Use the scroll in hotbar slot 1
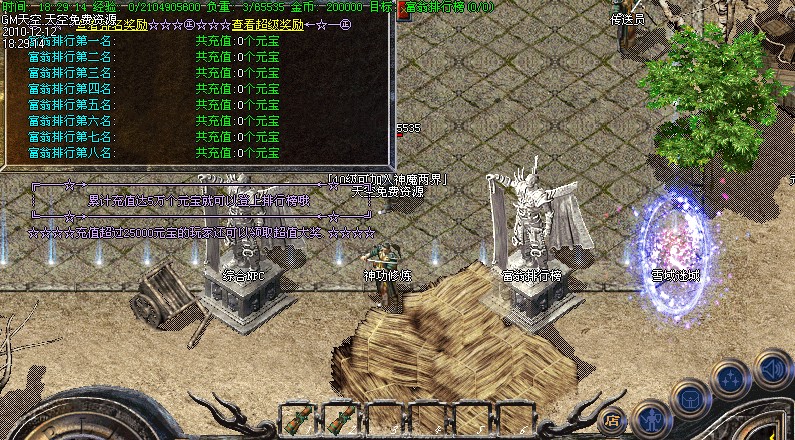The height and width of the screenshot is (440, 795). click(x=297, y=418)
